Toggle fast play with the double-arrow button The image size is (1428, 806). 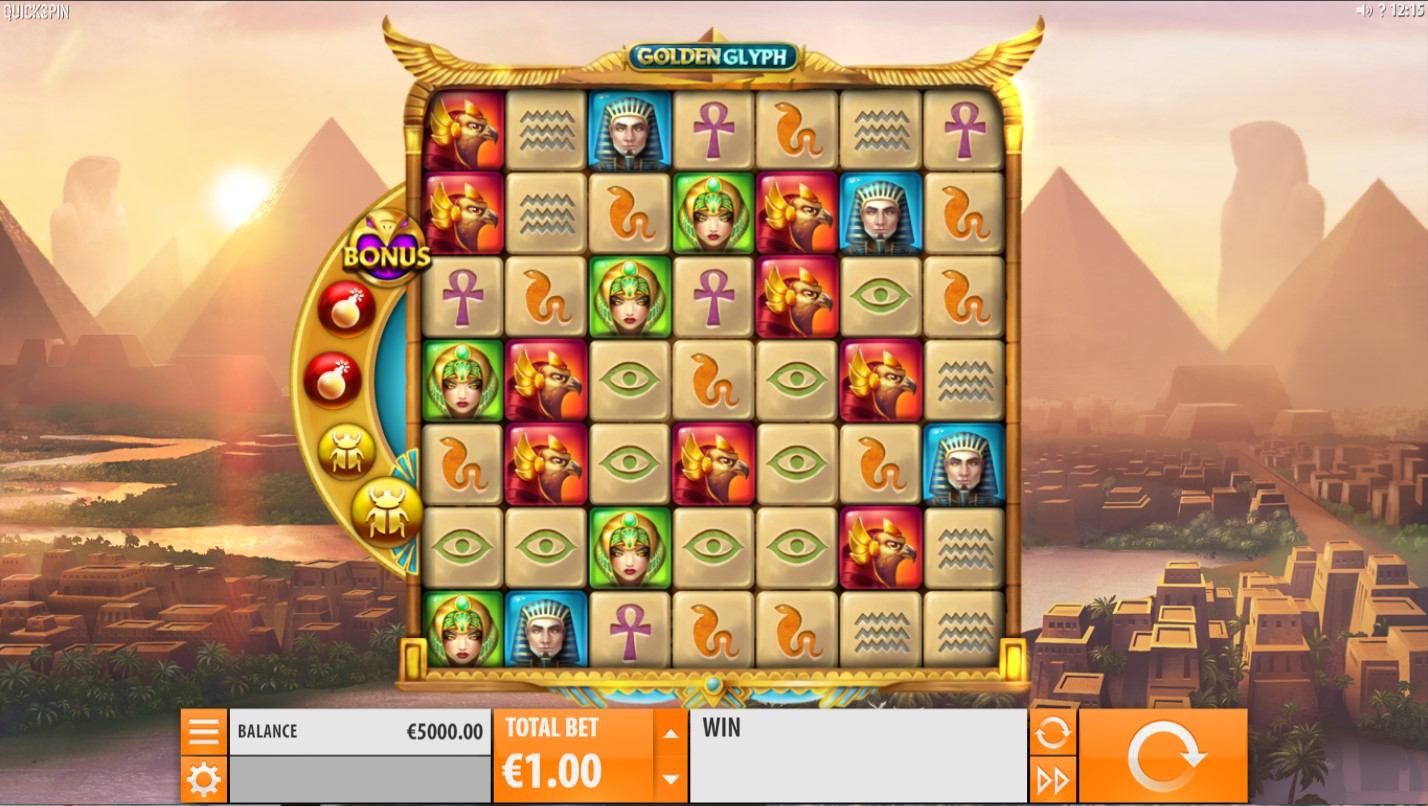pyautogui.click(x=1052, y=780)
